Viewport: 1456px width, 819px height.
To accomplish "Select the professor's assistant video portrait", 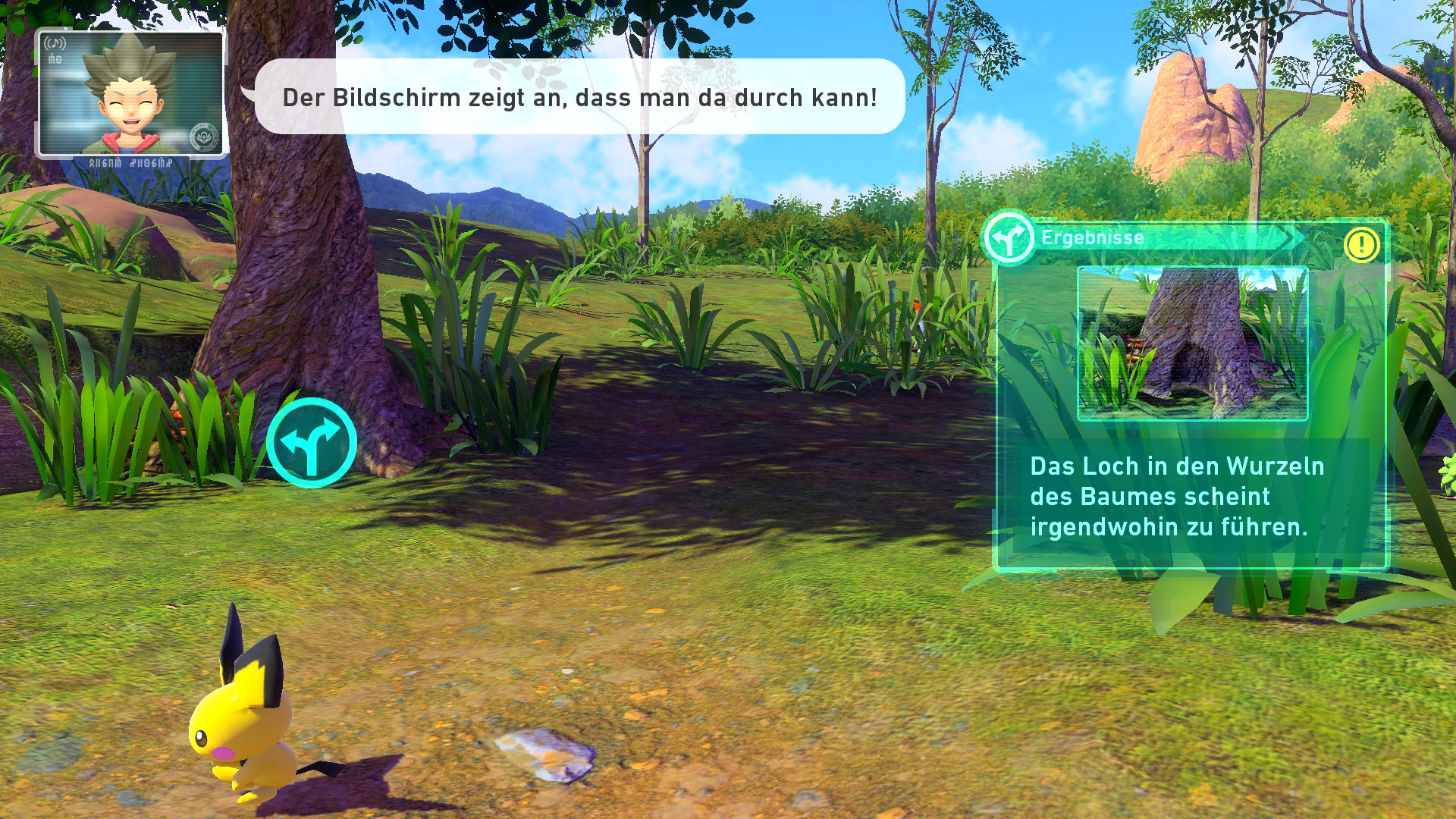I will click(130, 94).
